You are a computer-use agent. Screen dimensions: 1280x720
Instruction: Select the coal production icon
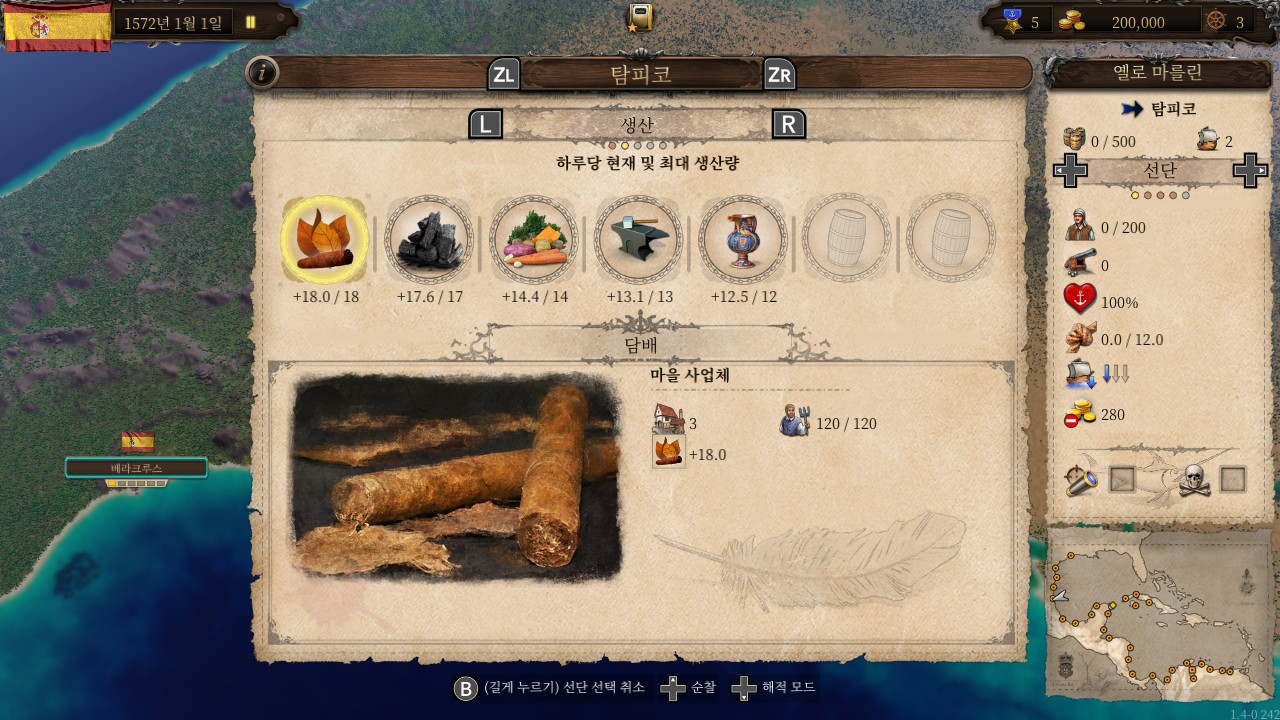coord(428,240)
